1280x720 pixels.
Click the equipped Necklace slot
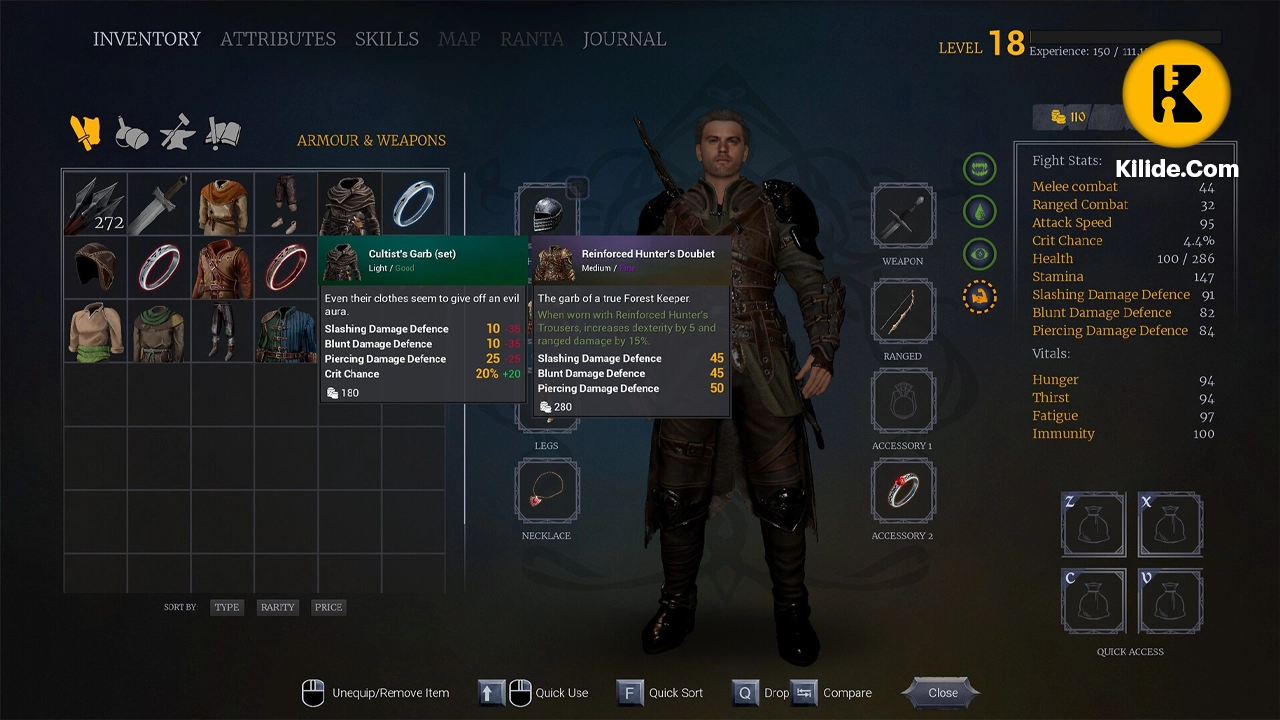pos(547,492)
